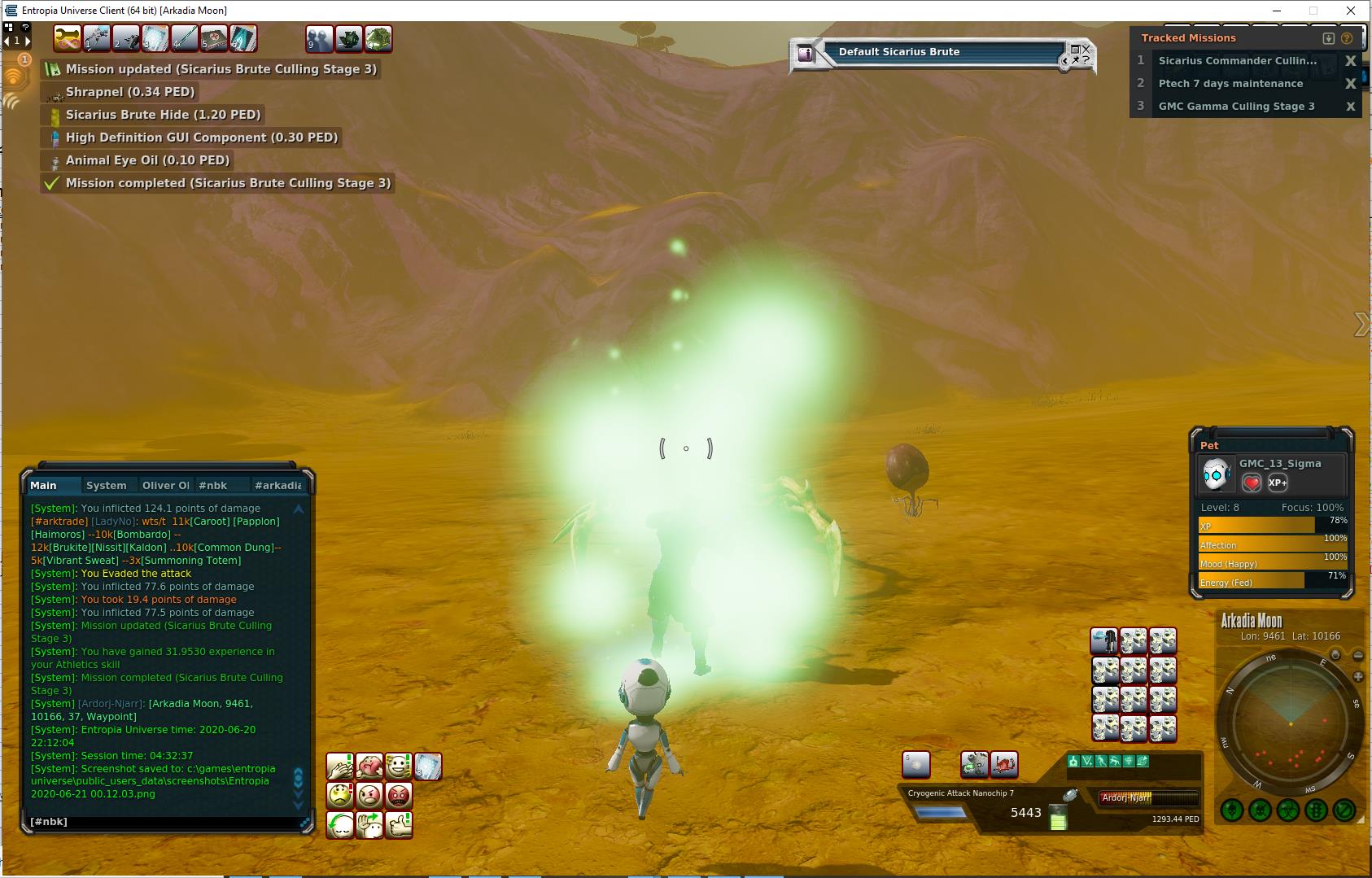Use the first aid kit in slot 5
Image resolution: width=1372 pixels, height=878 pixels.
pos(213,38)
